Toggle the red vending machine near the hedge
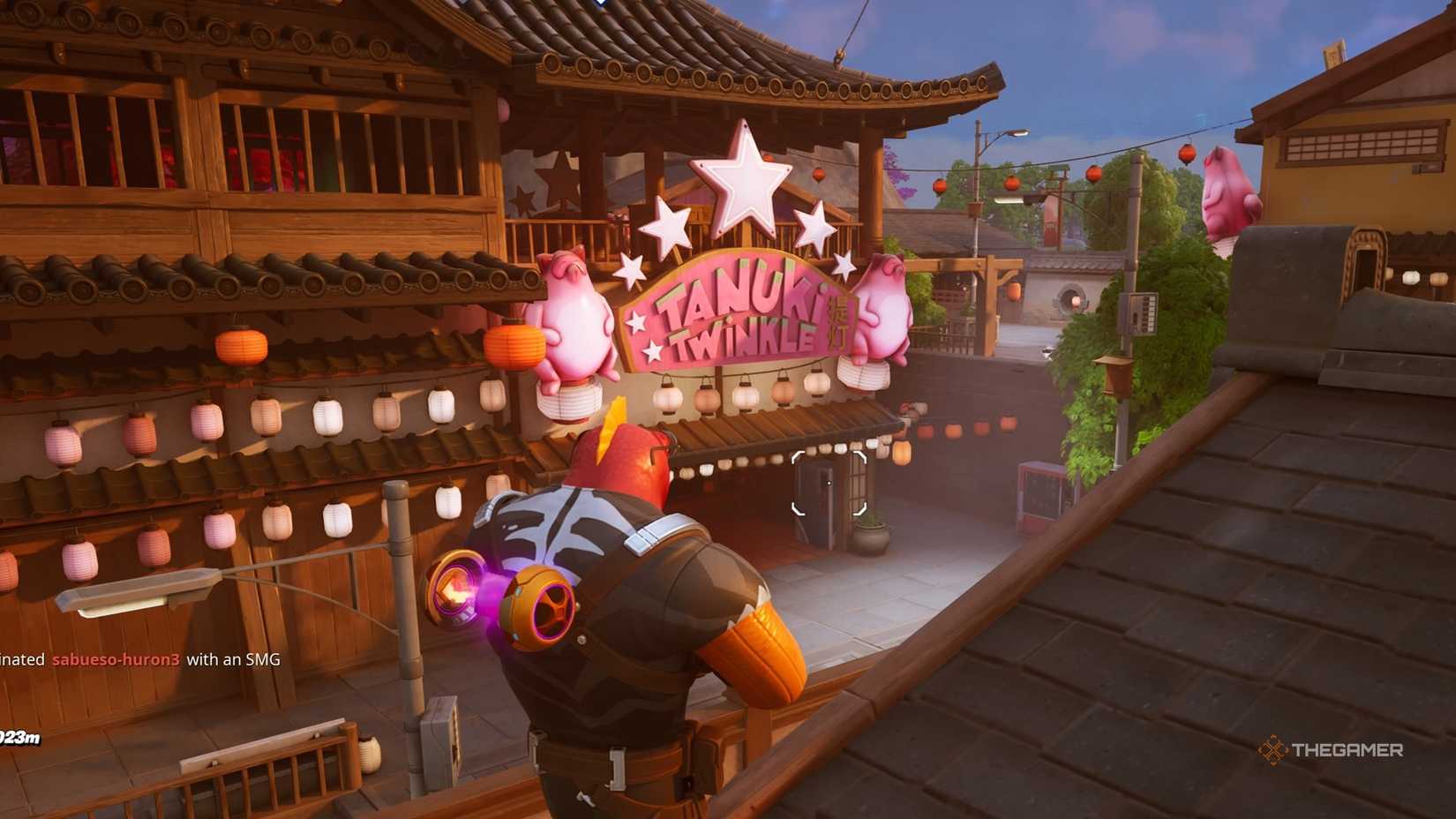 (1040, 494)
